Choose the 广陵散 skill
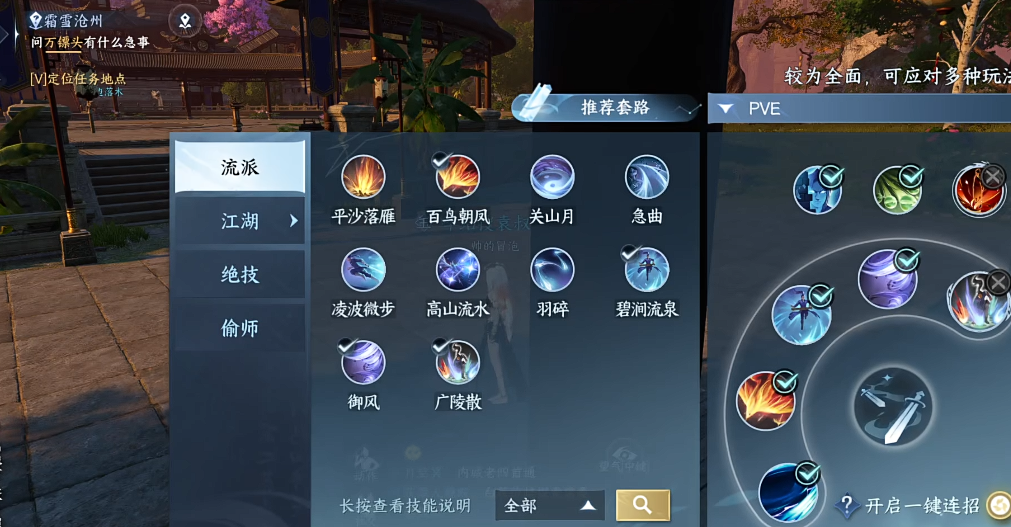Viewport: 1011px width, 527px height. pos(458,362)
